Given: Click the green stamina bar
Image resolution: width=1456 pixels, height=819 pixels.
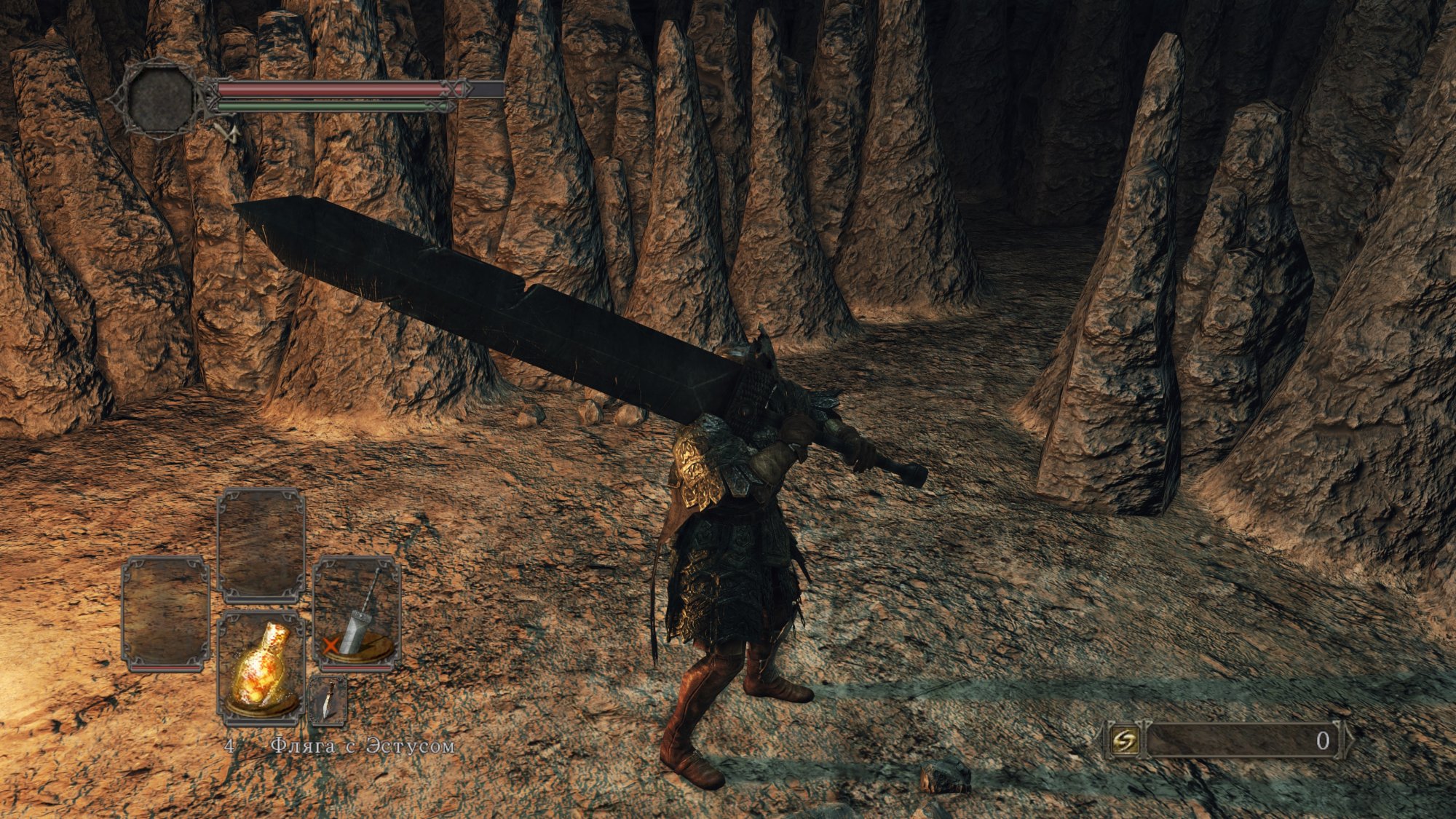Looking at the screenshot, I should click(x=320, y=106).
